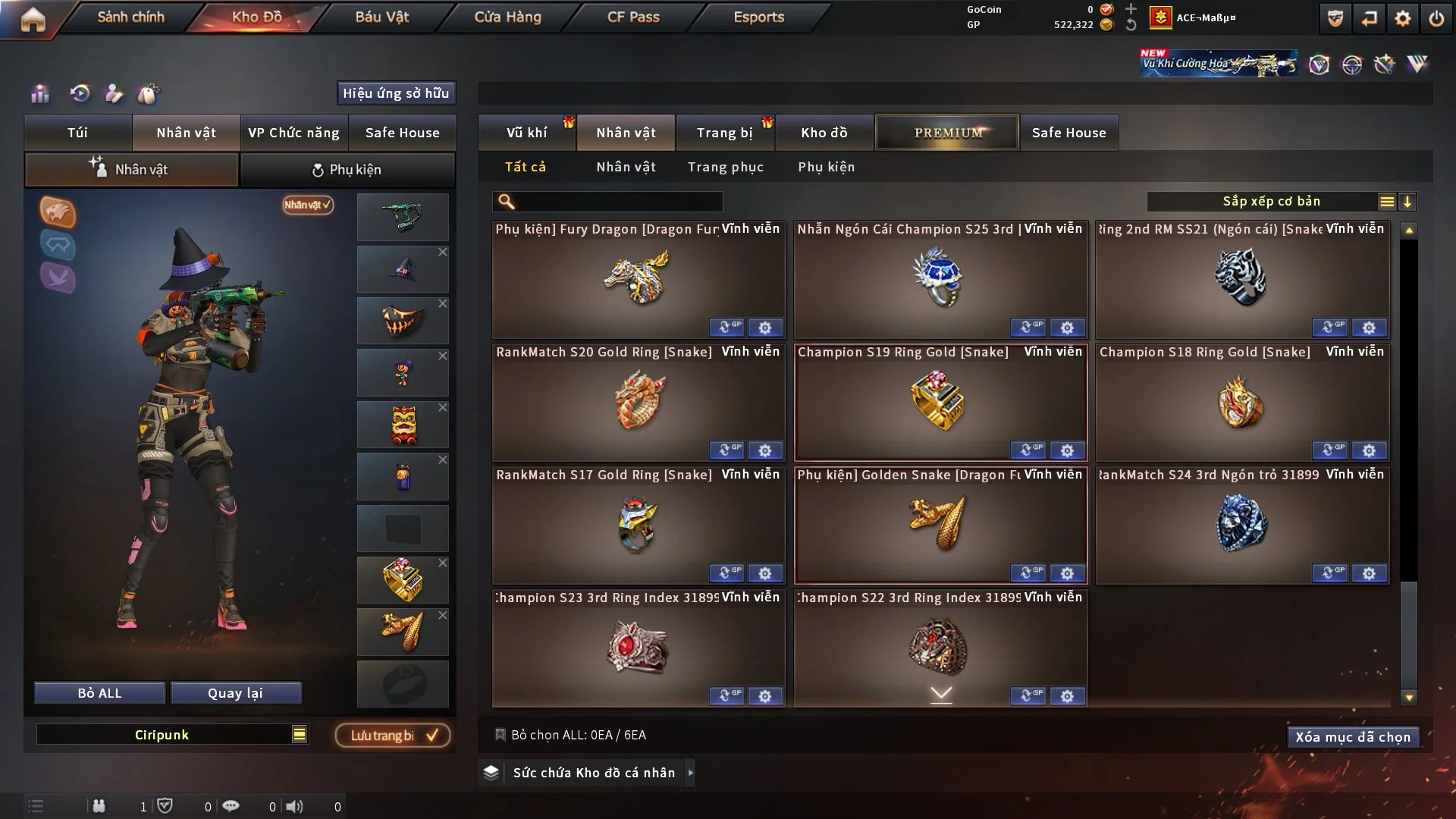Open the Cửa Hàng shop menu

coord(507,17)
